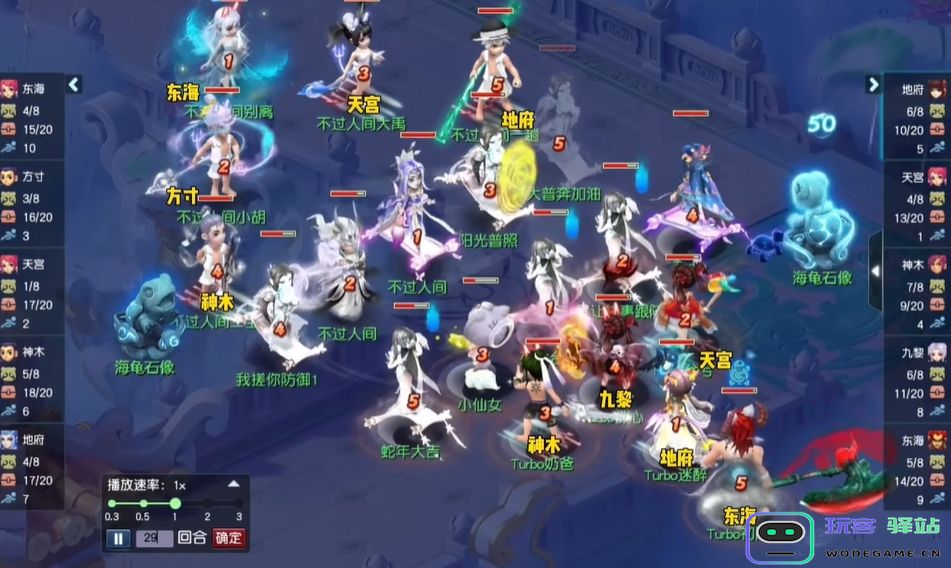Select 地府 in the left team list
This screenshot has width=951, height=568.
pyautogui.click(x=30, y=440)
